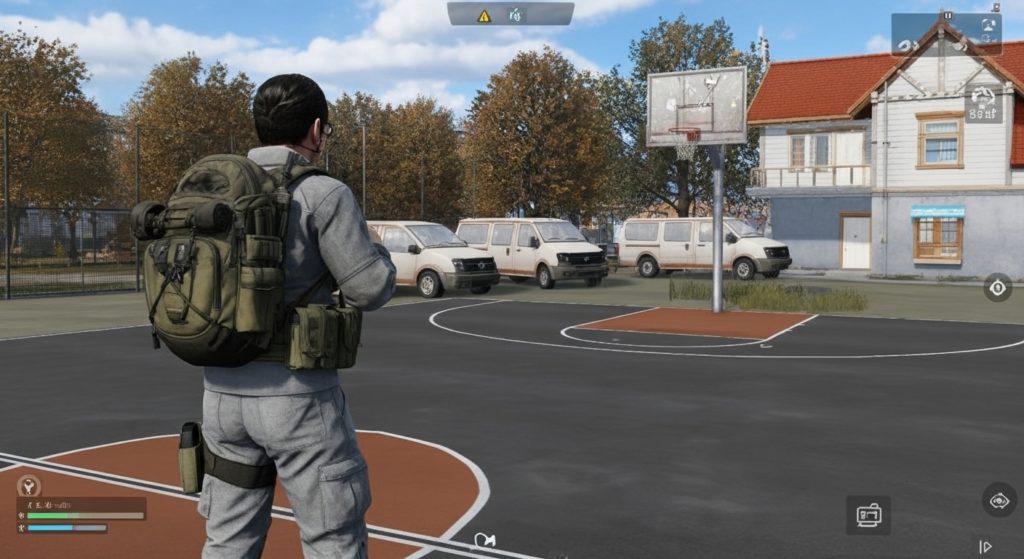Screen dimensions: 1024x559
Task: Open the backpack inventory button
Action: pos(868,515)
